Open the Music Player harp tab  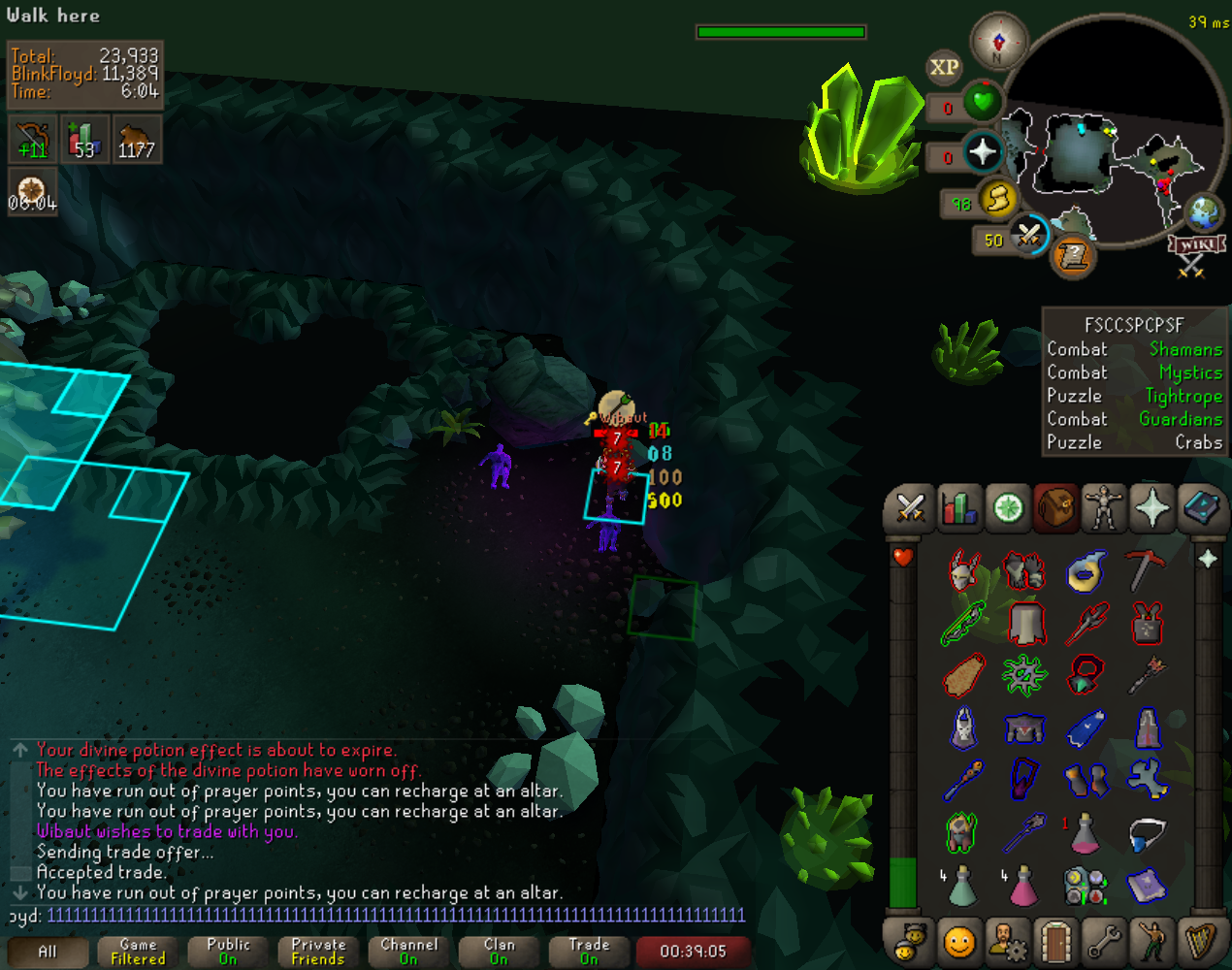(x=1201, y=941)
